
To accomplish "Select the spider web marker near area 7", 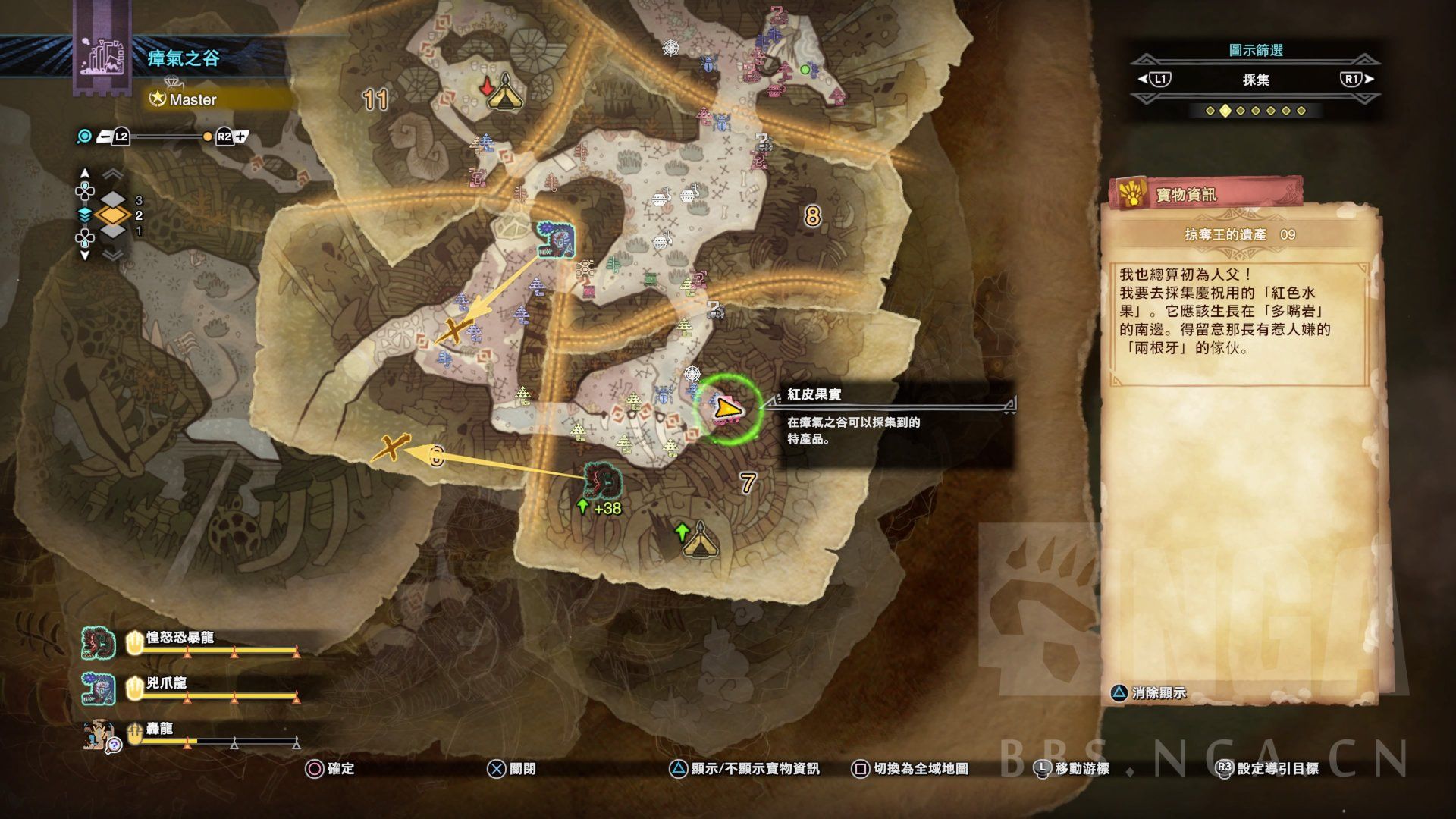I will point(692,373).
